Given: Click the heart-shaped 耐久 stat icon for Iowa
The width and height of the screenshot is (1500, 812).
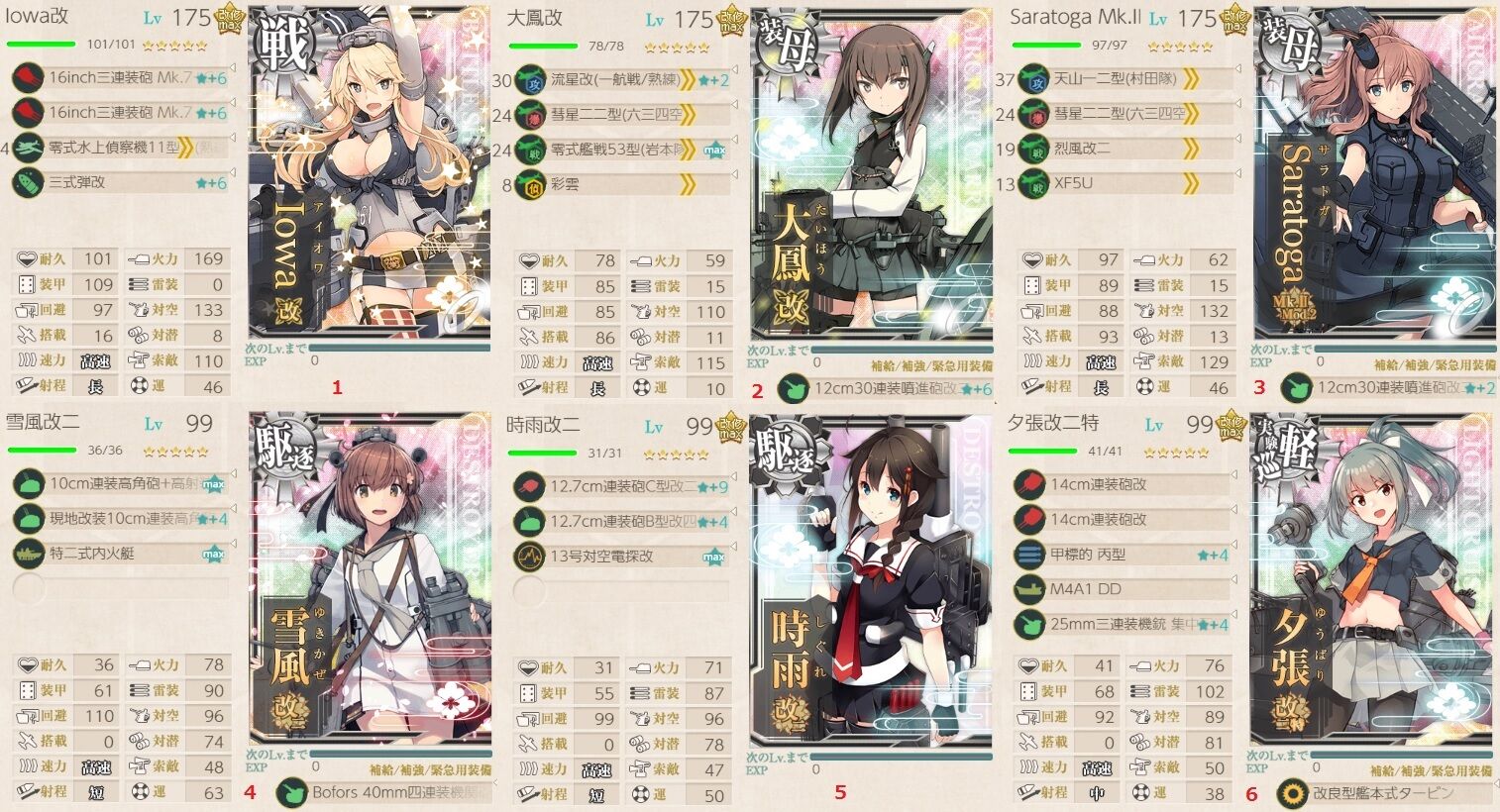Looking at the screenshot, I should click(x=24, y=258).
